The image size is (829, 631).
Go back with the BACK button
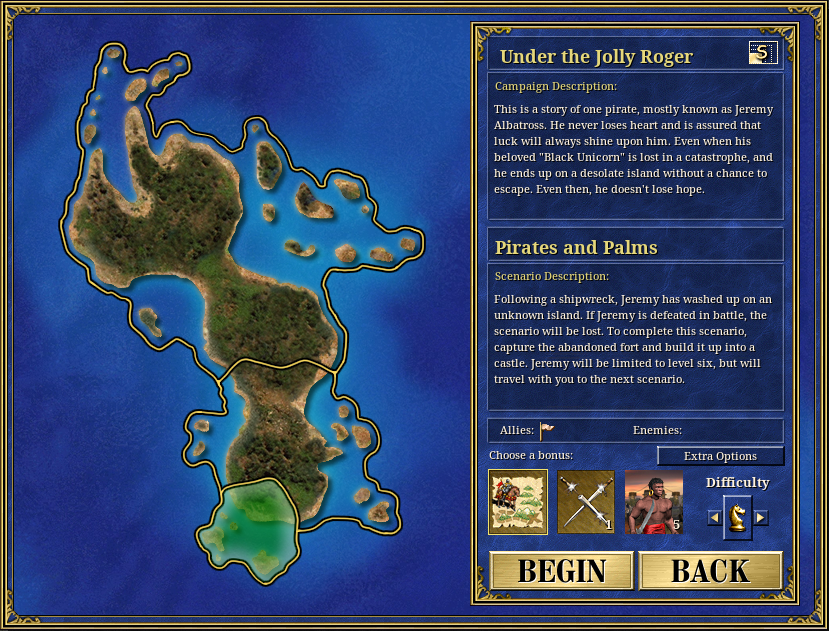[710, 571]
